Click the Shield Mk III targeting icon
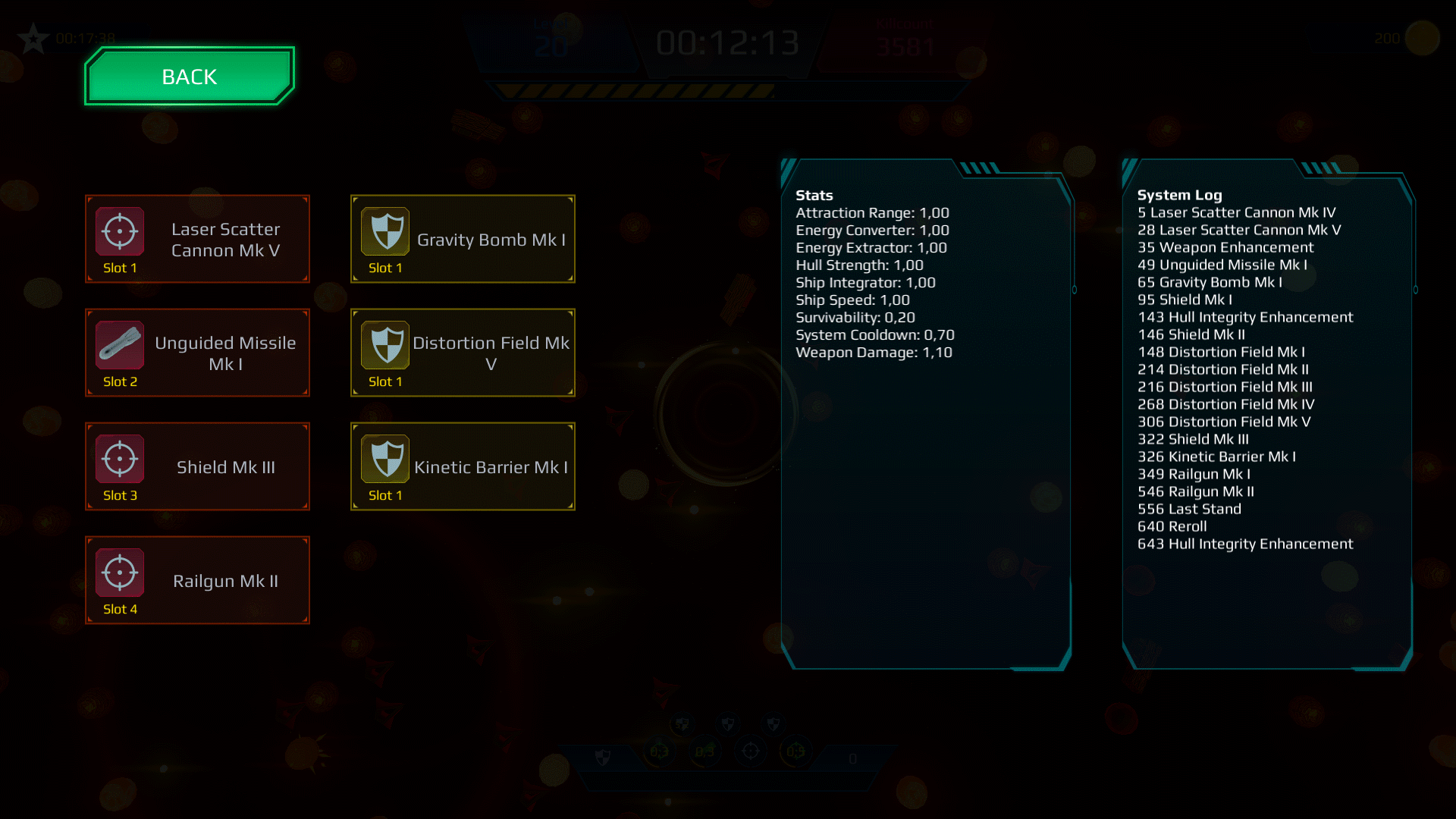Image resolution: width=1456 pixels, height=819 pixels. [x=118, y=459]
